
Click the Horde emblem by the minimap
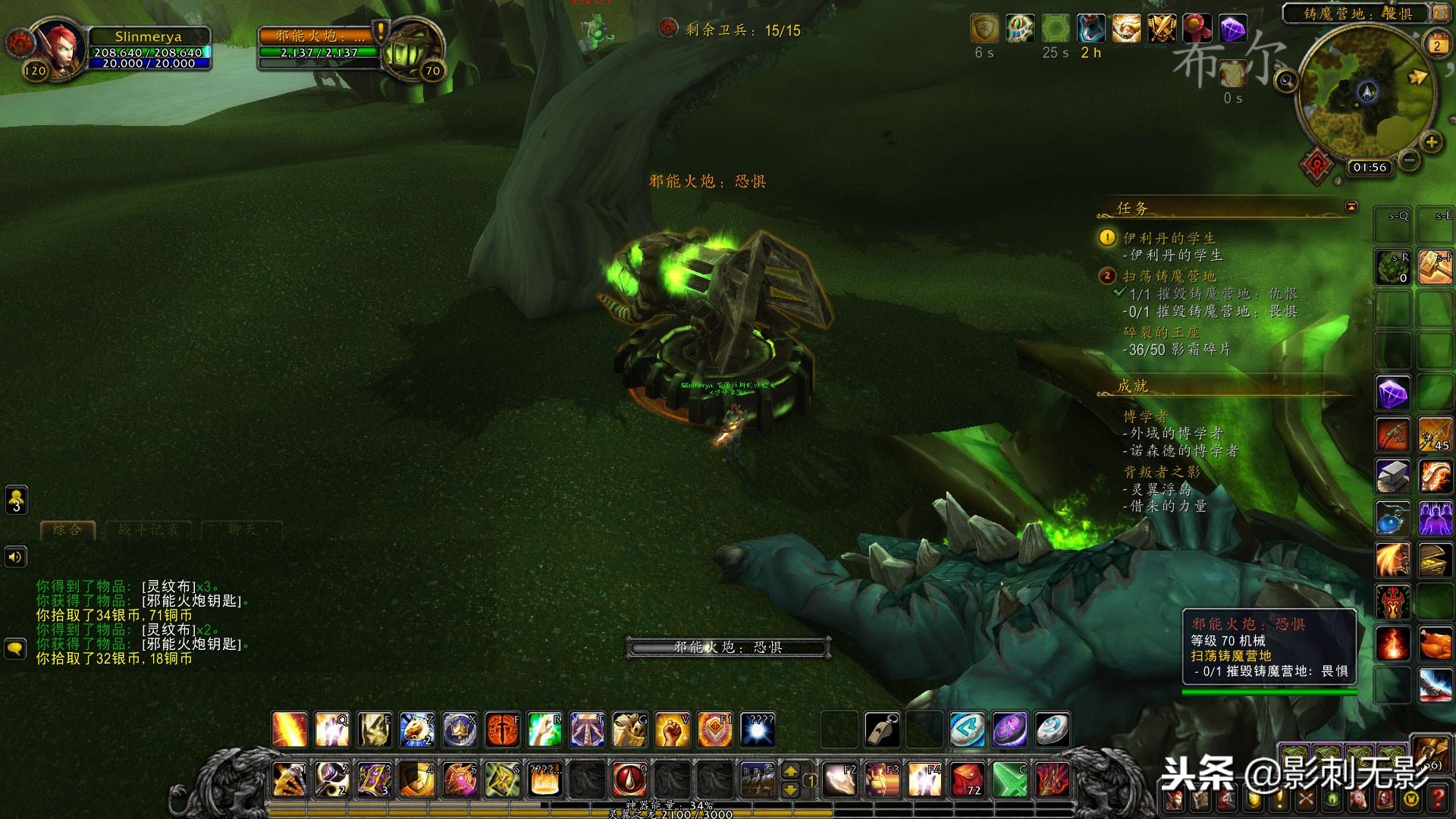[1317, 165]
